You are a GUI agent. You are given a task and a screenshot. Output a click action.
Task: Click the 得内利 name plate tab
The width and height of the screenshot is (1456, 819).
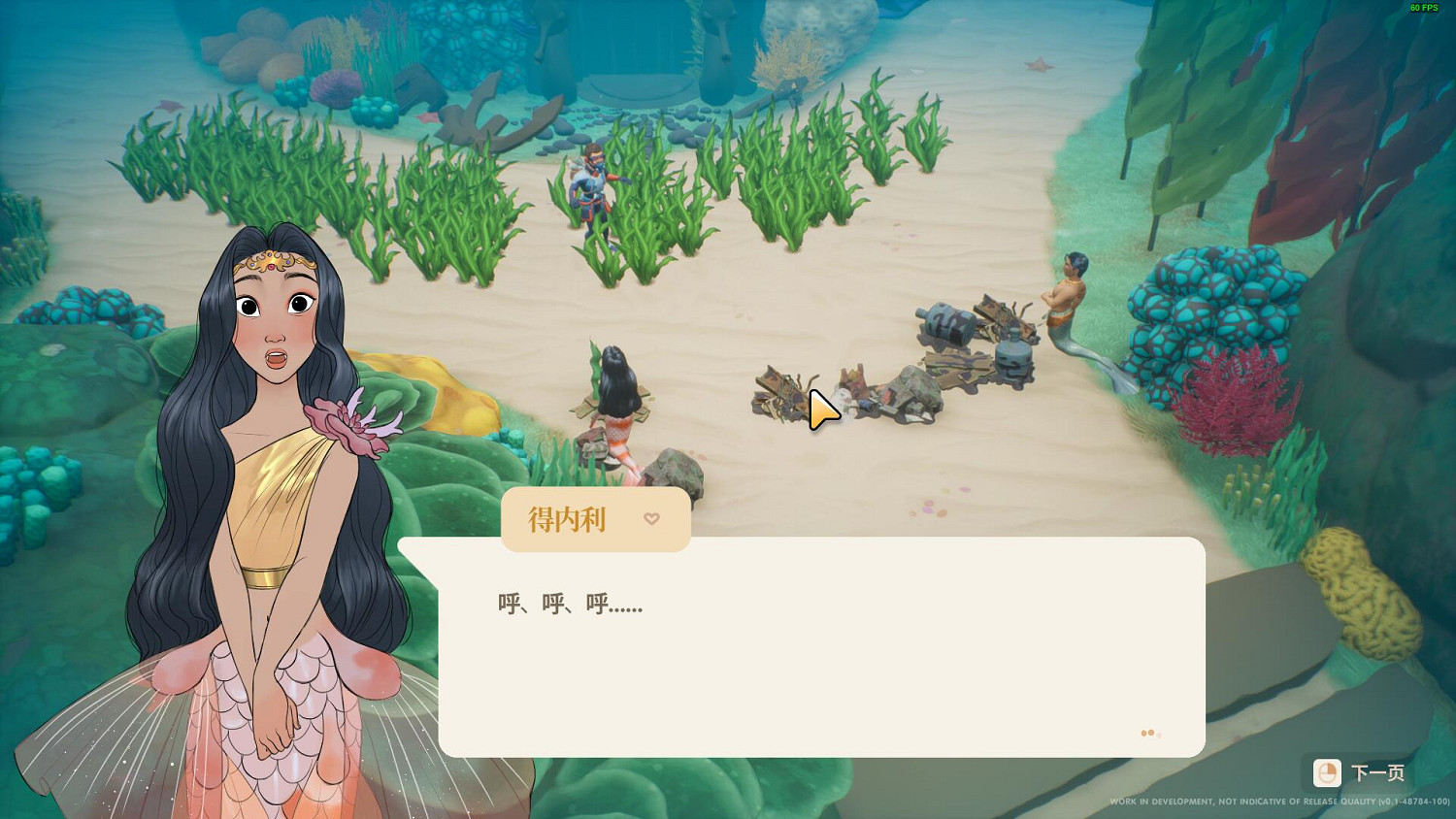click(x=595, y=519)
